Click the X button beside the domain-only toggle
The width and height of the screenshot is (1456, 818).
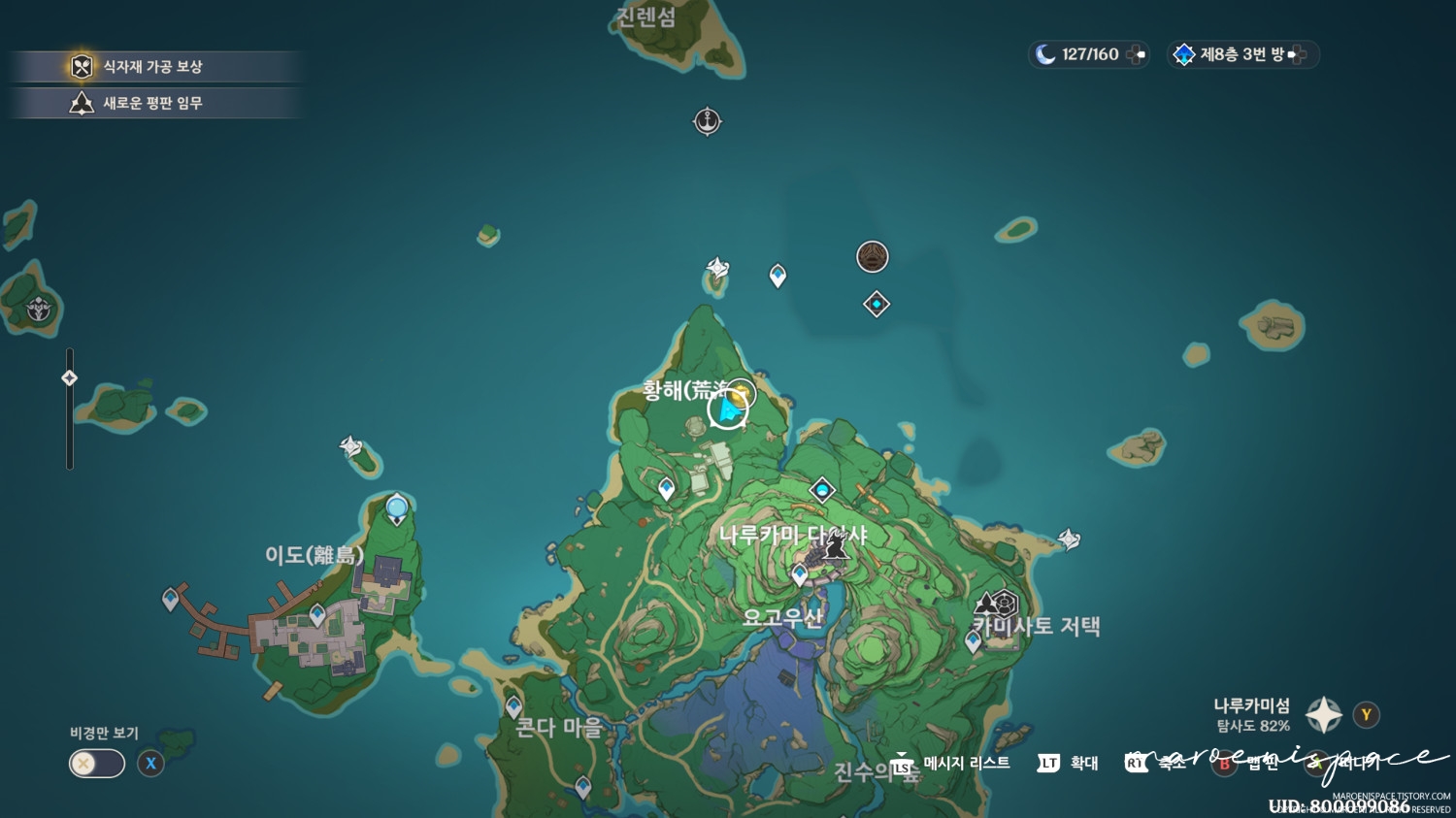click(150, 764)
